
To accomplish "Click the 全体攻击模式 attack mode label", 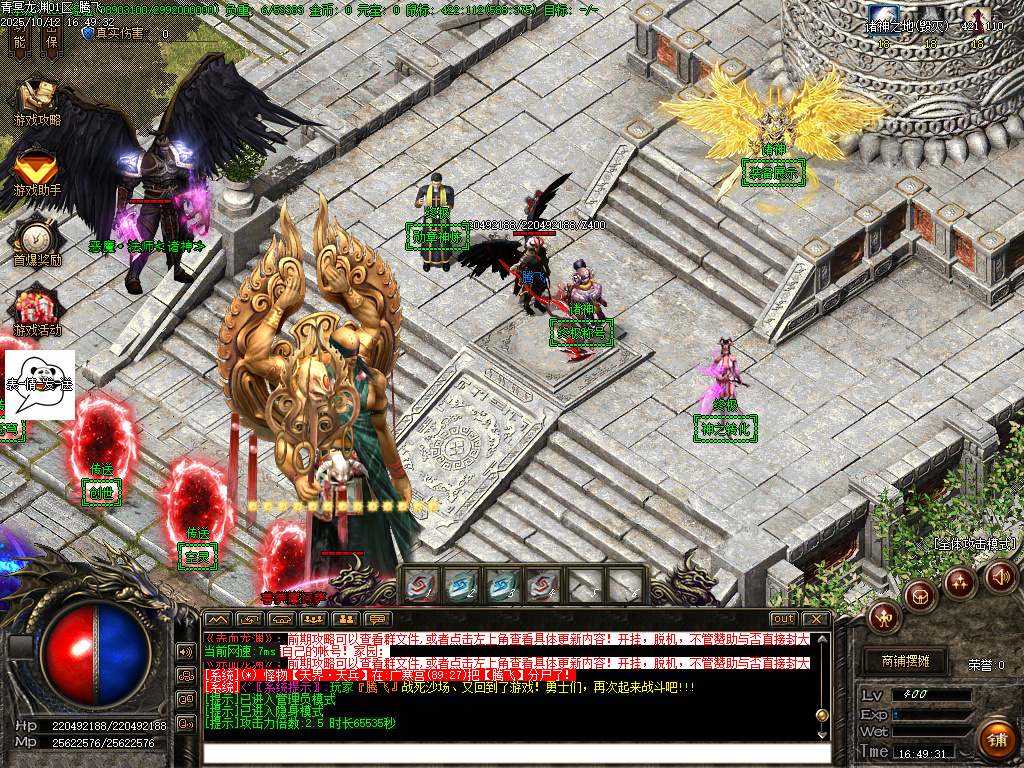I will [x=975, y=544].
